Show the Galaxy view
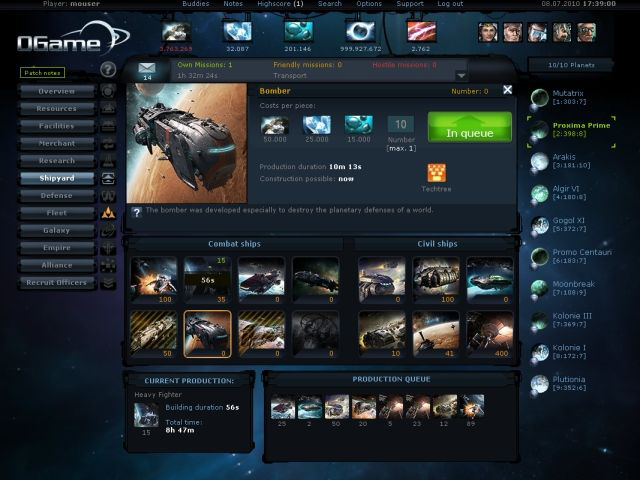640x480 pixels. tap(56, 231)
